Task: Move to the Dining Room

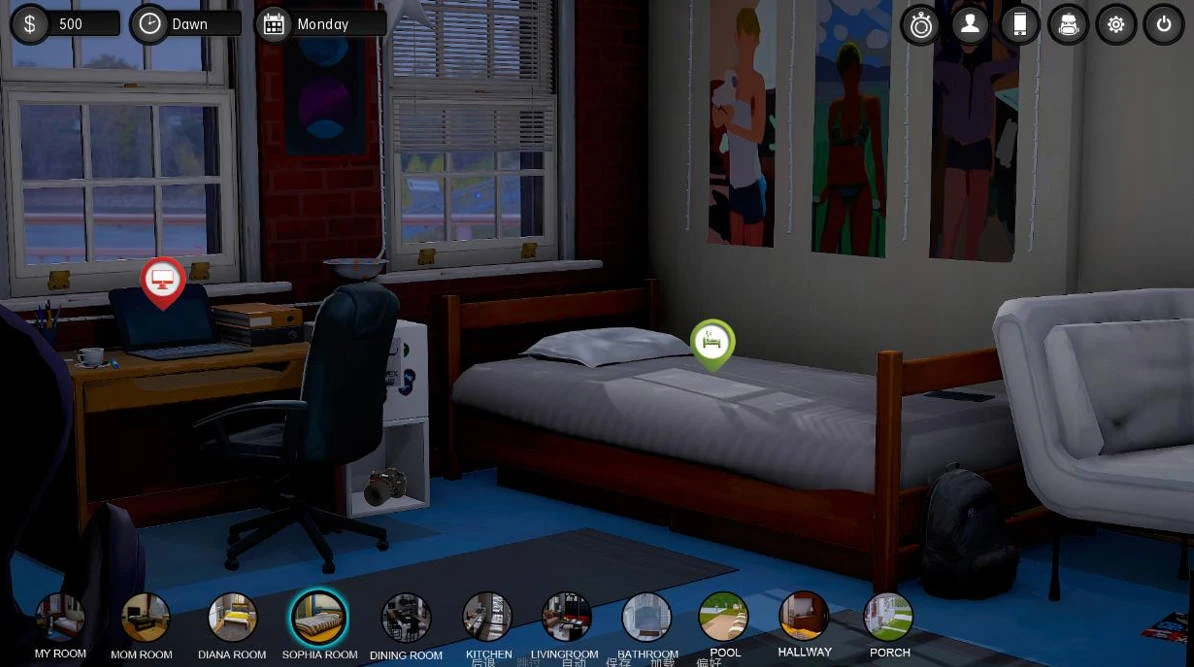Action: click(406, 618)
